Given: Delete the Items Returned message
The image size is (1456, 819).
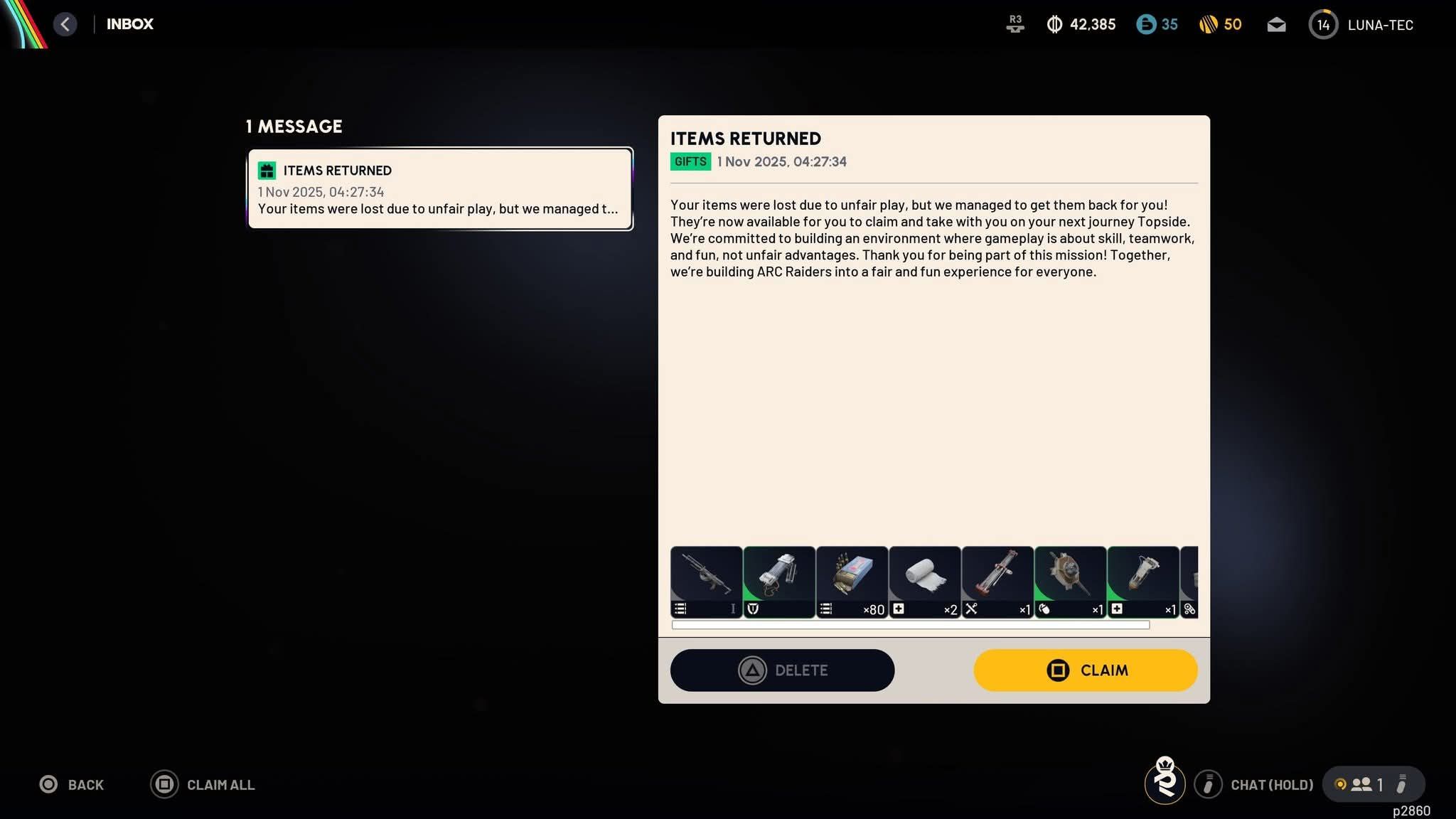Looking at the screenshot, I should tap(782, 670).
